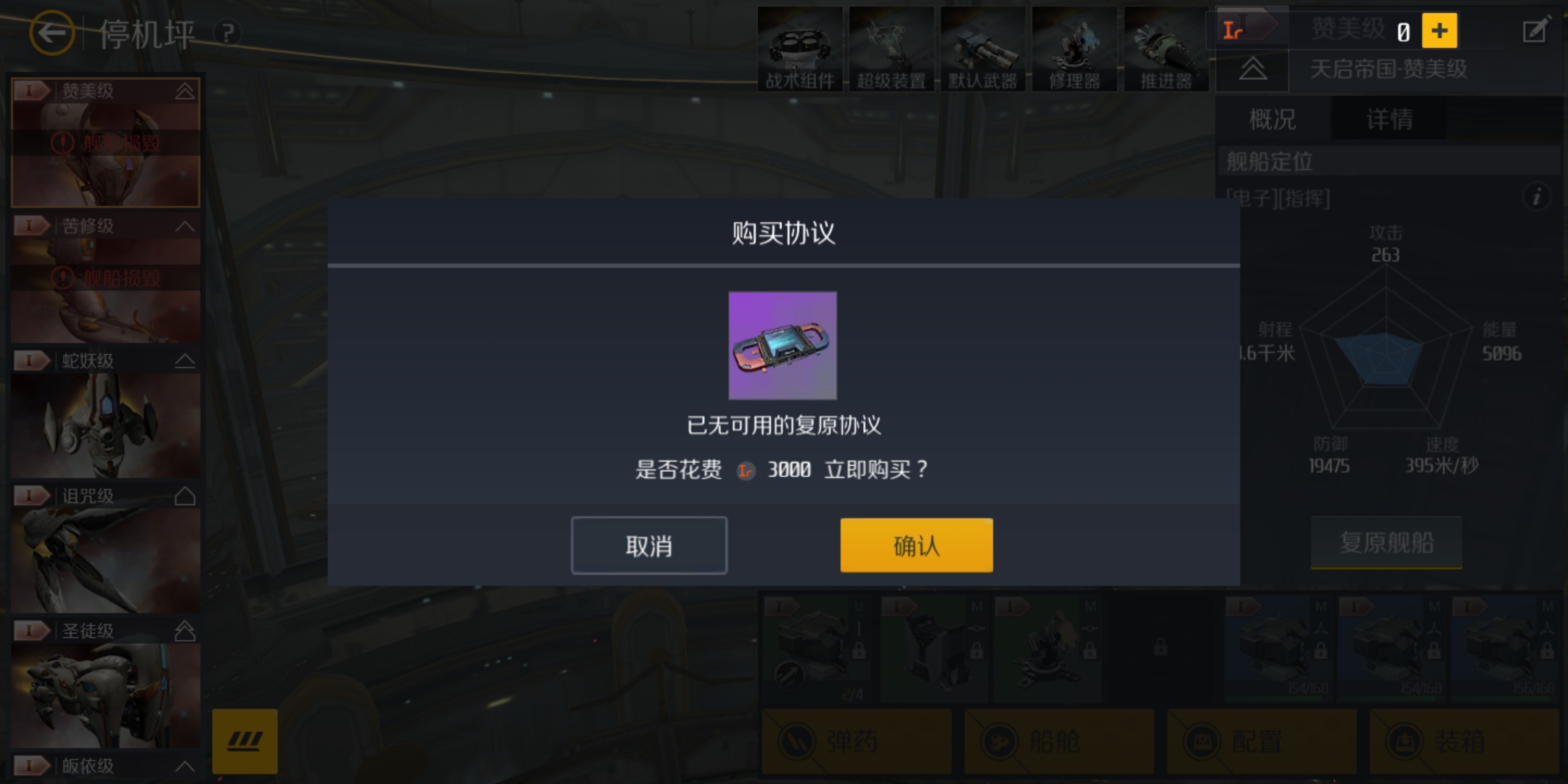Image resolution: width=1568 pixels, height=784 pixels.
Task: Confirm purchase with the 确认 button
Action: 916,544
